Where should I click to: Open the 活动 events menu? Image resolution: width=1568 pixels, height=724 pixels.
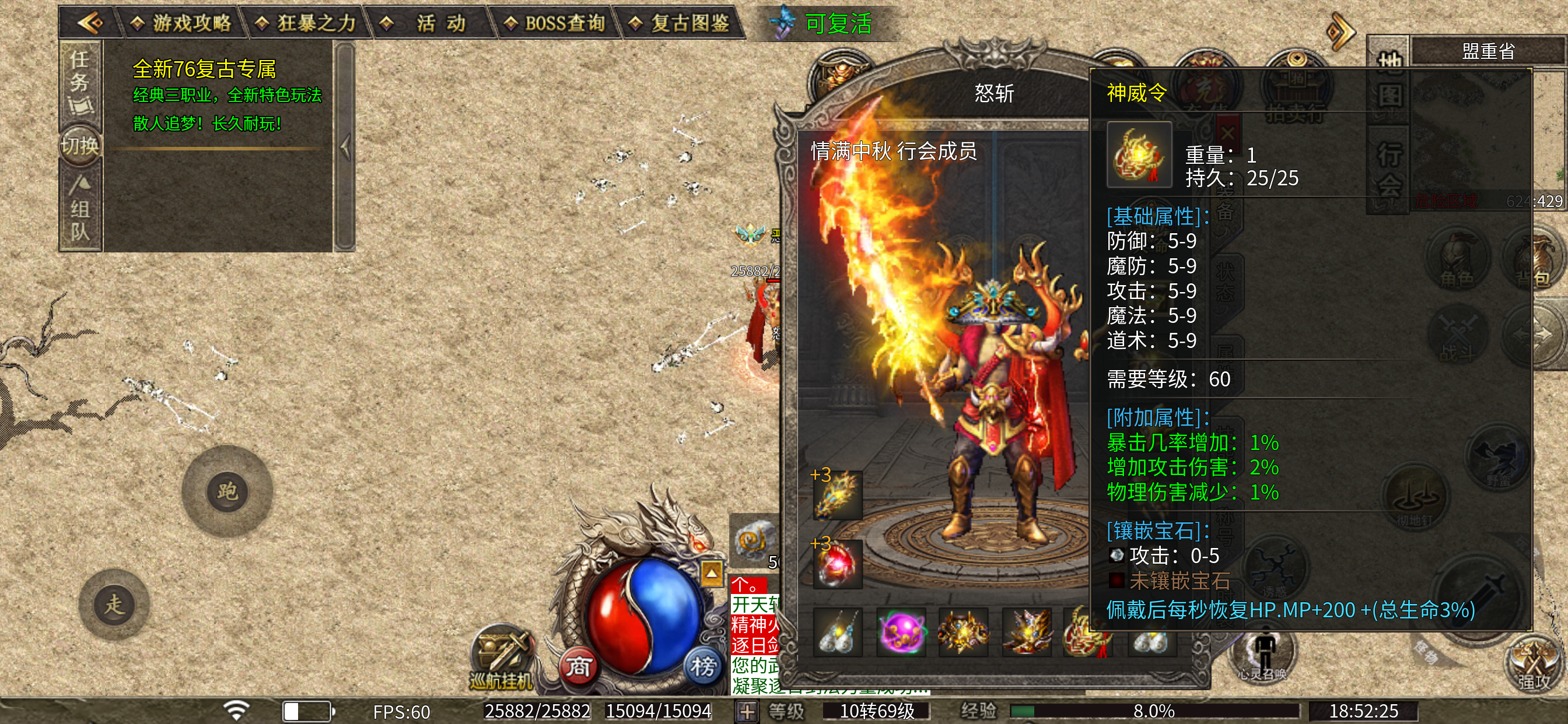(431, 23)
